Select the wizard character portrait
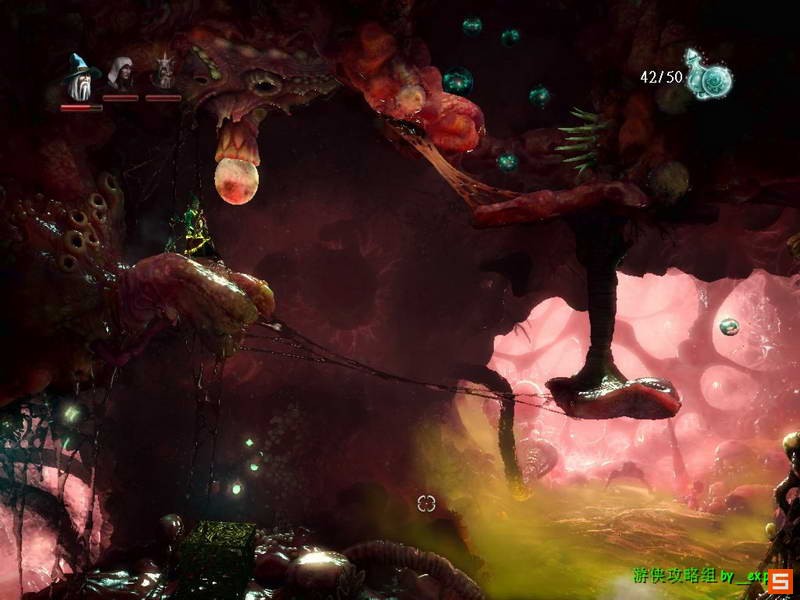The width and height of the screenshot is (800, 600). 80,76
